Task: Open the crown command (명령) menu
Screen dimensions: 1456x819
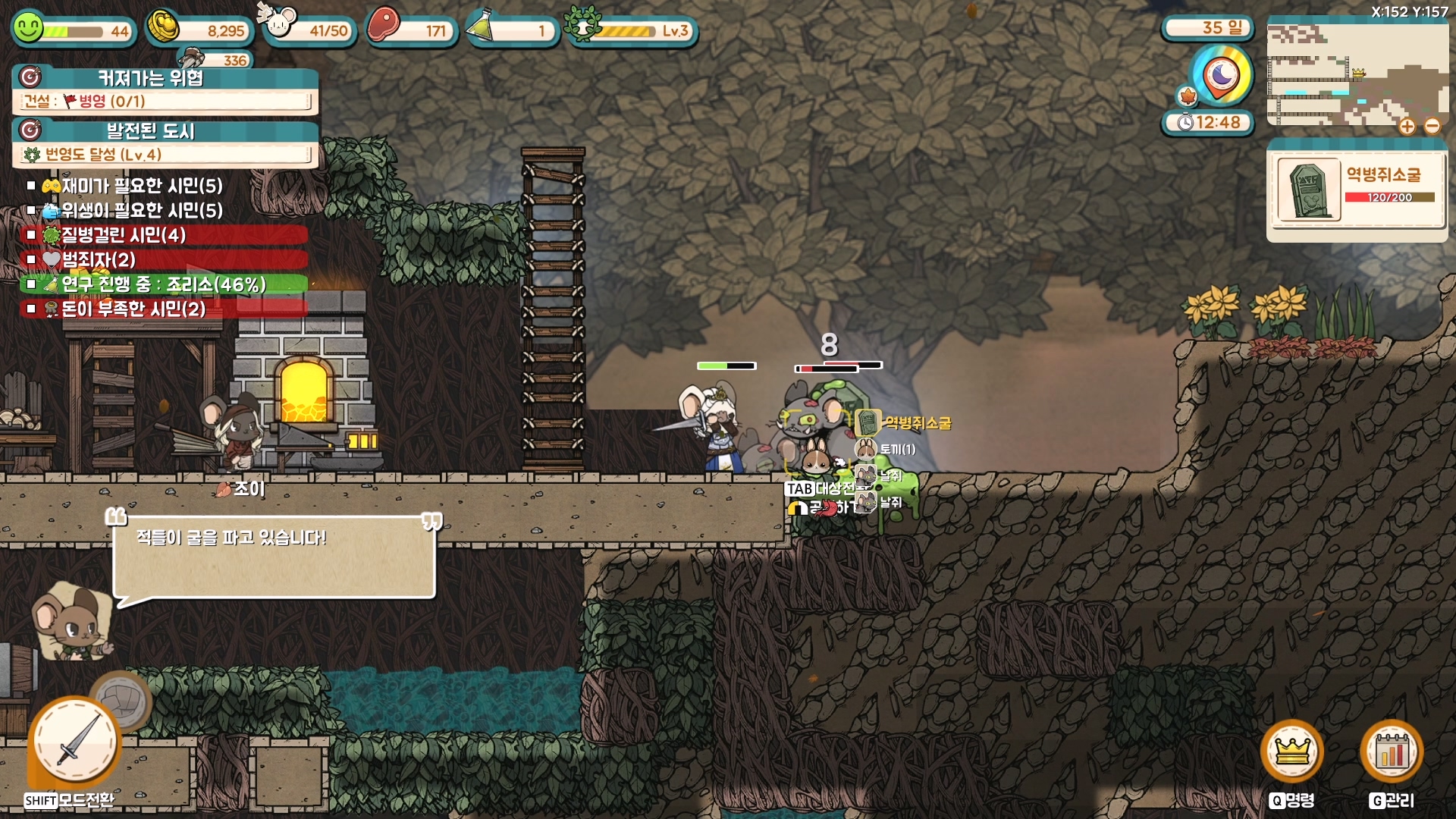Action: pyautogui.click(x=1291, y=752)
